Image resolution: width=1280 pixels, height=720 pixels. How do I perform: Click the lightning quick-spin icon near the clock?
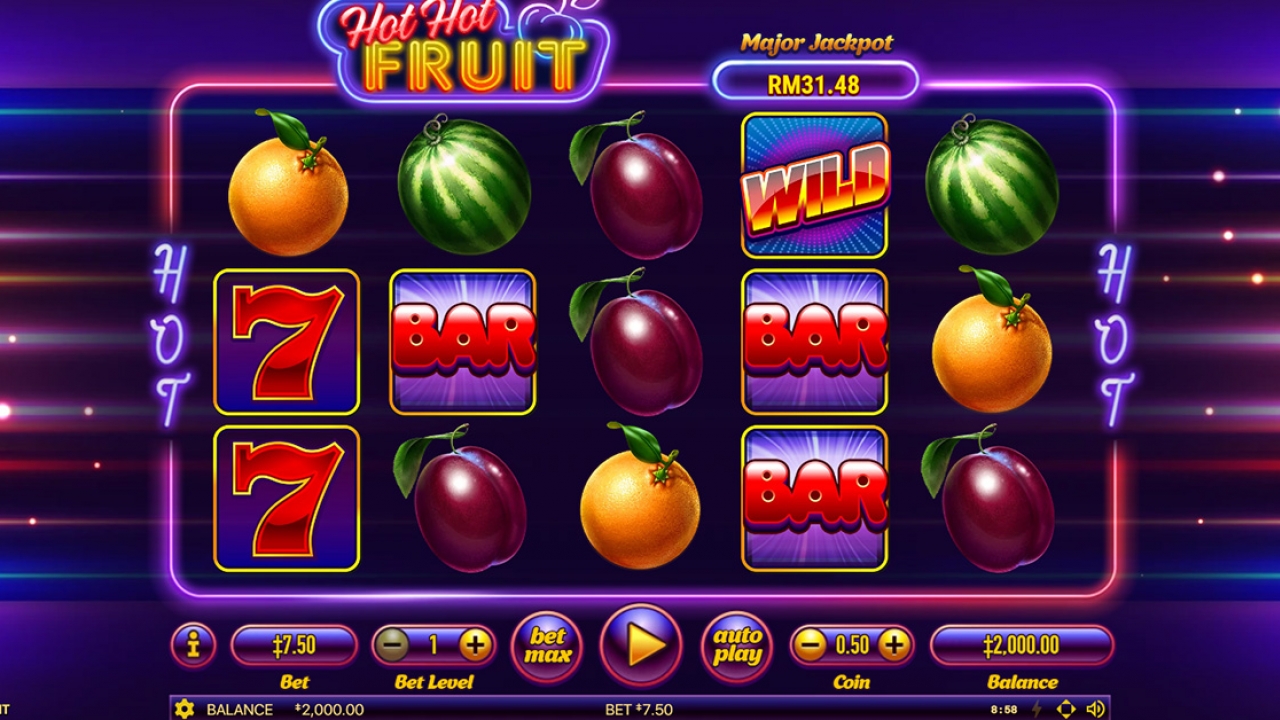(x=1036, y=708)
